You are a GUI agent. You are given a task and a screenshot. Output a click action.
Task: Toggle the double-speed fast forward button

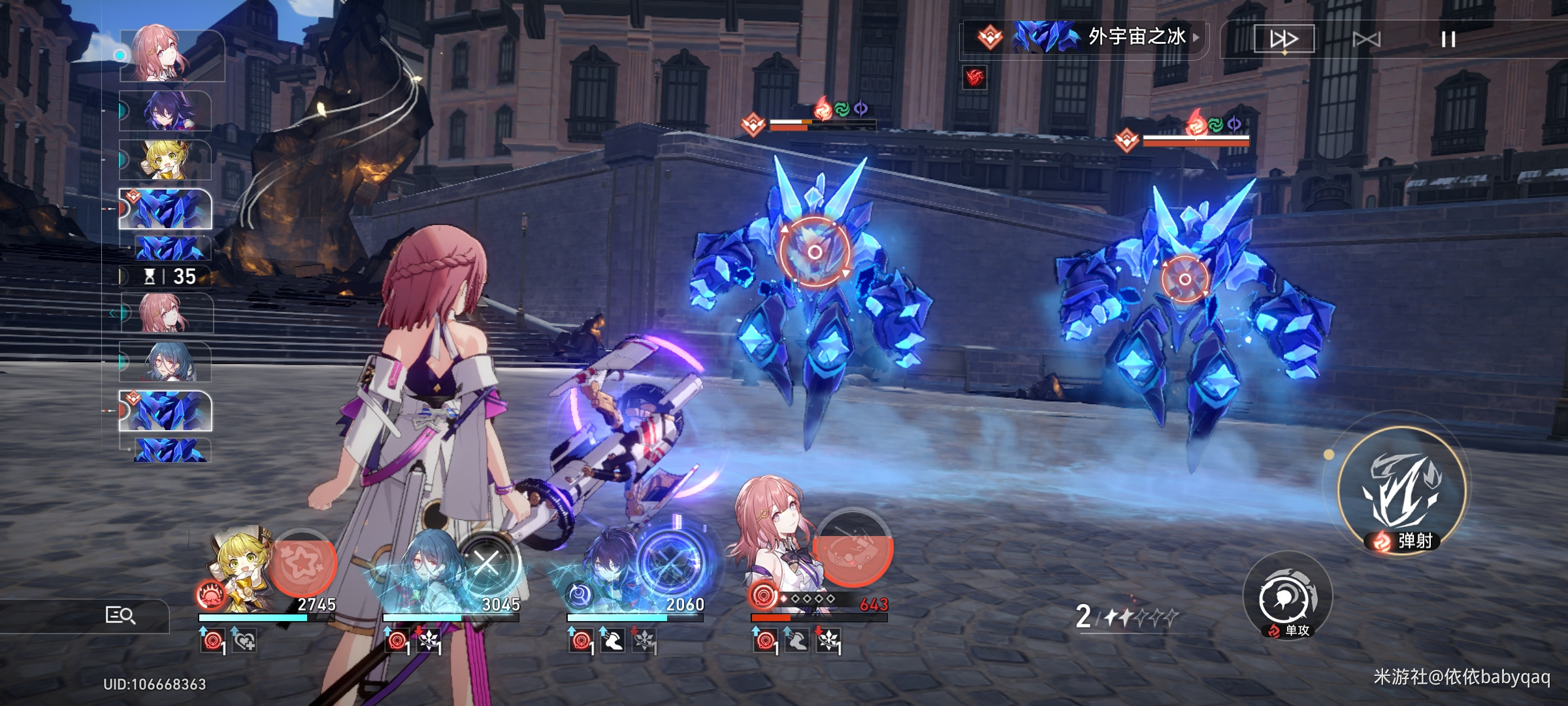click(x=1284, y=39)
